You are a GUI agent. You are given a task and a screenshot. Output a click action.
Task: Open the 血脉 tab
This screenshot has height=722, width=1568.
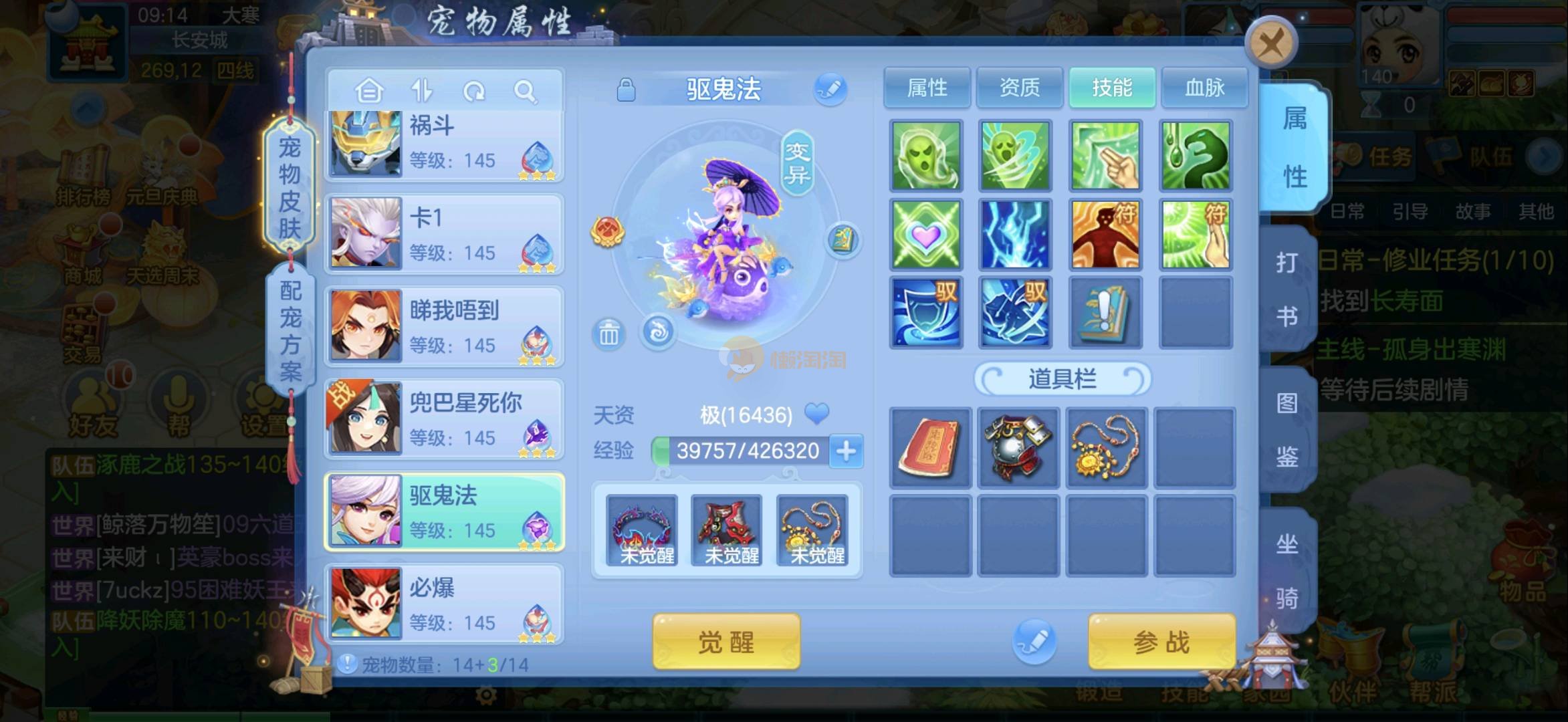tap(1204, 88)
